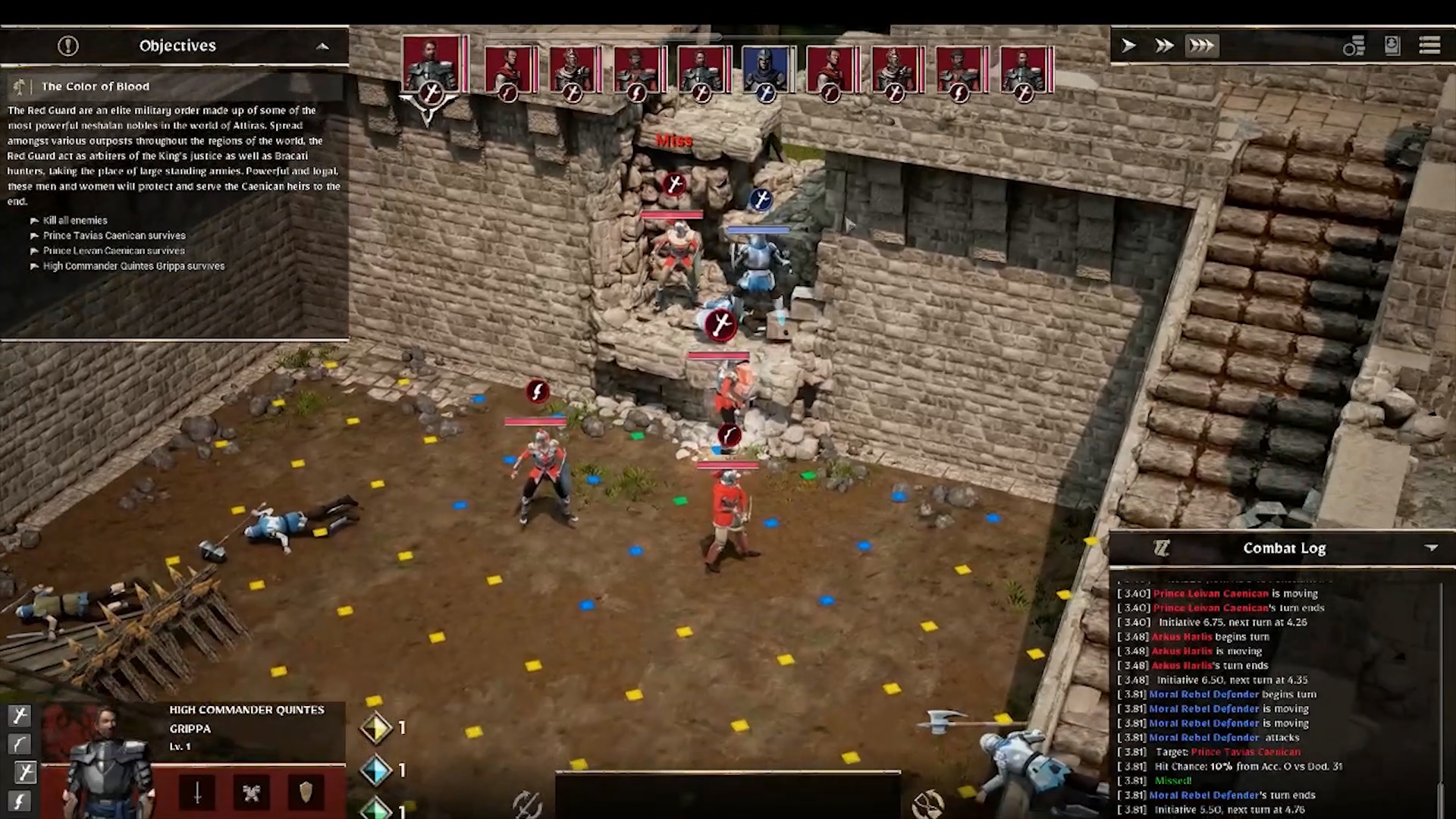
Task: Toggle triple-arrow fastest game speed
Action: pos(1200,45)
